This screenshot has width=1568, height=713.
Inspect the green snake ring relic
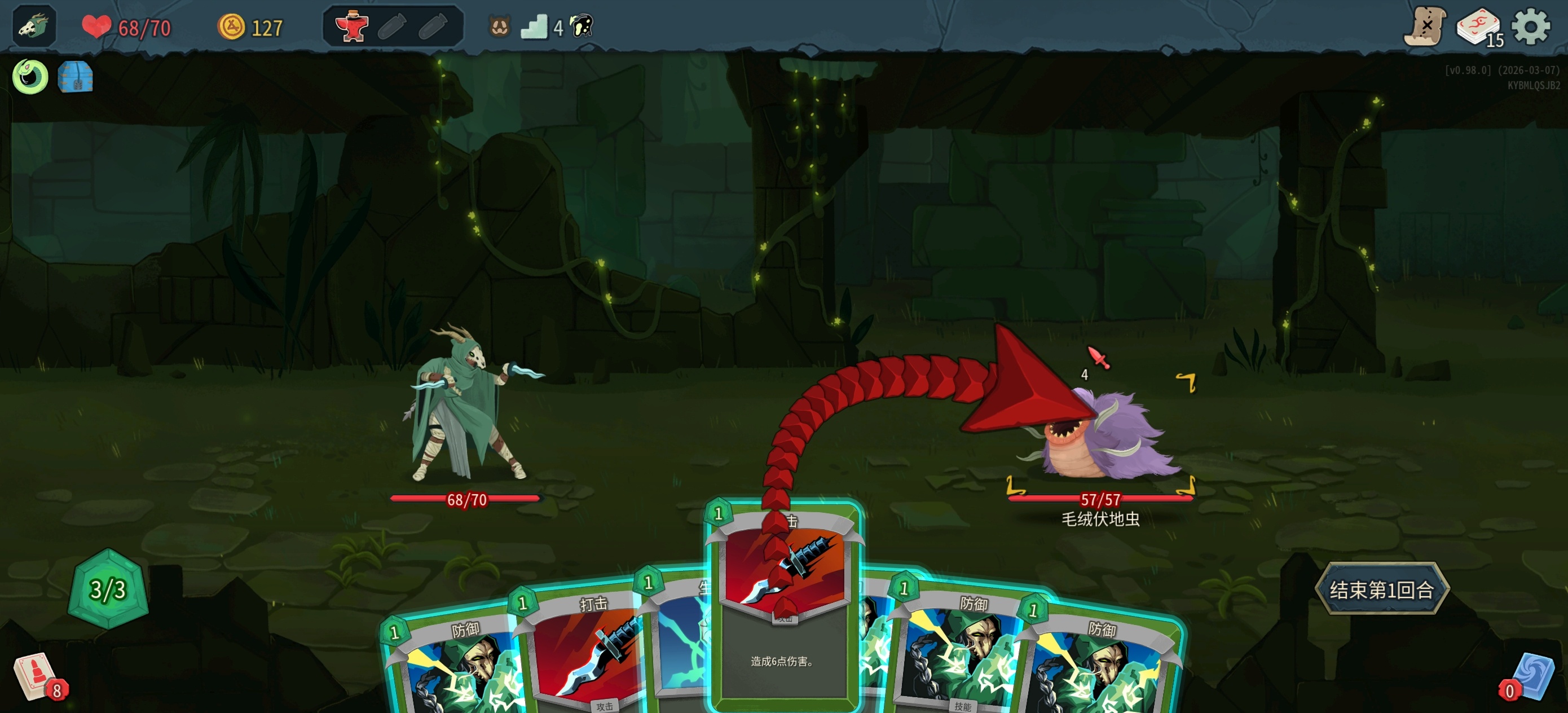click(30, 77)
